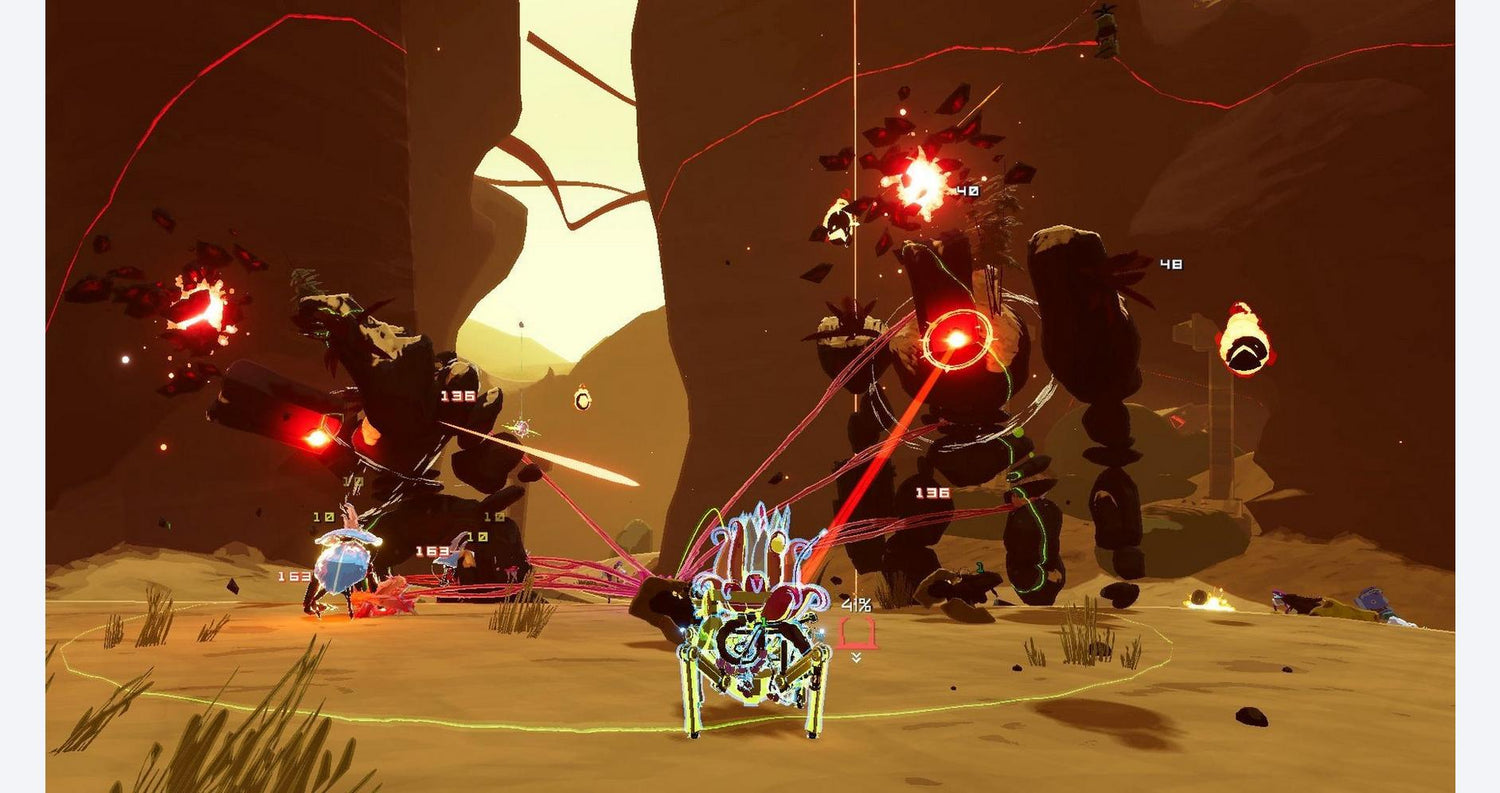
Task: Toggle the red targeting circle on the right golem
Action: tap(958, 336)
